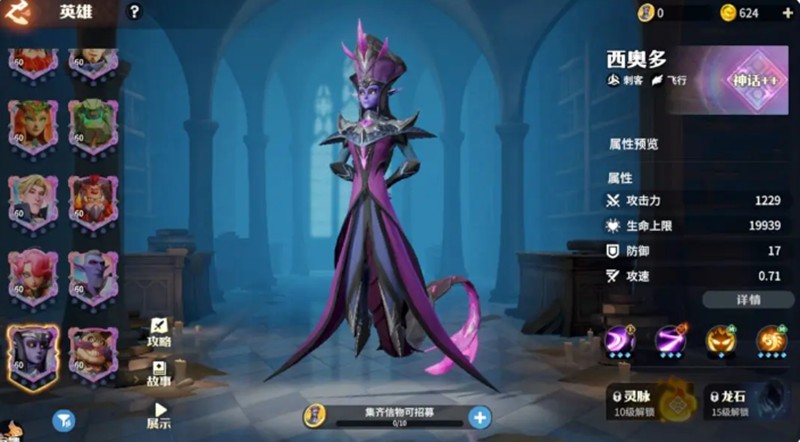Open the 故事 hero story

click(x=159, y=373)
